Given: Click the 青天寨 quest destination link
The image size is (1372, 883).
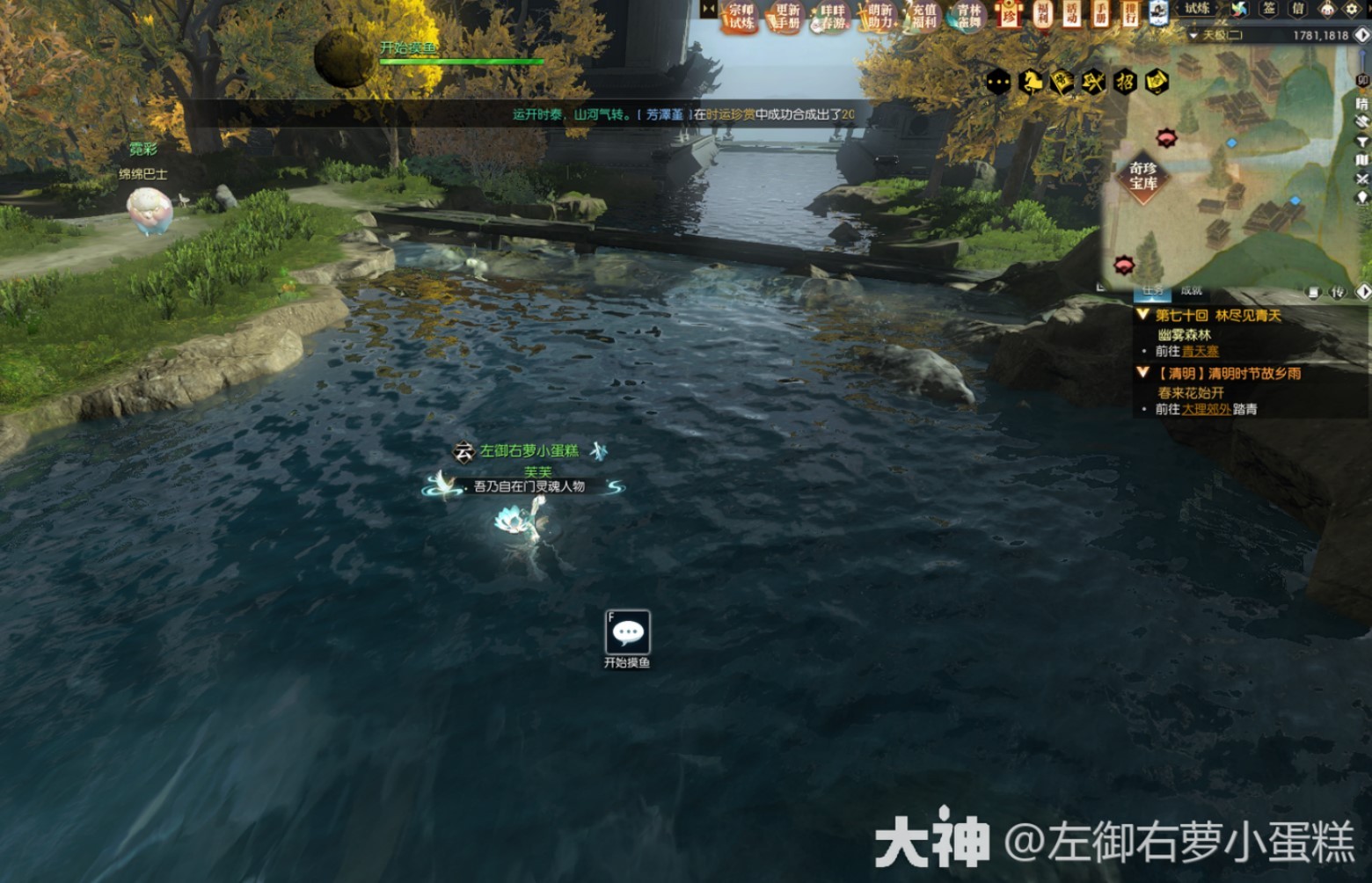Looking at the screenshot, I should (x=1200, y=351).
